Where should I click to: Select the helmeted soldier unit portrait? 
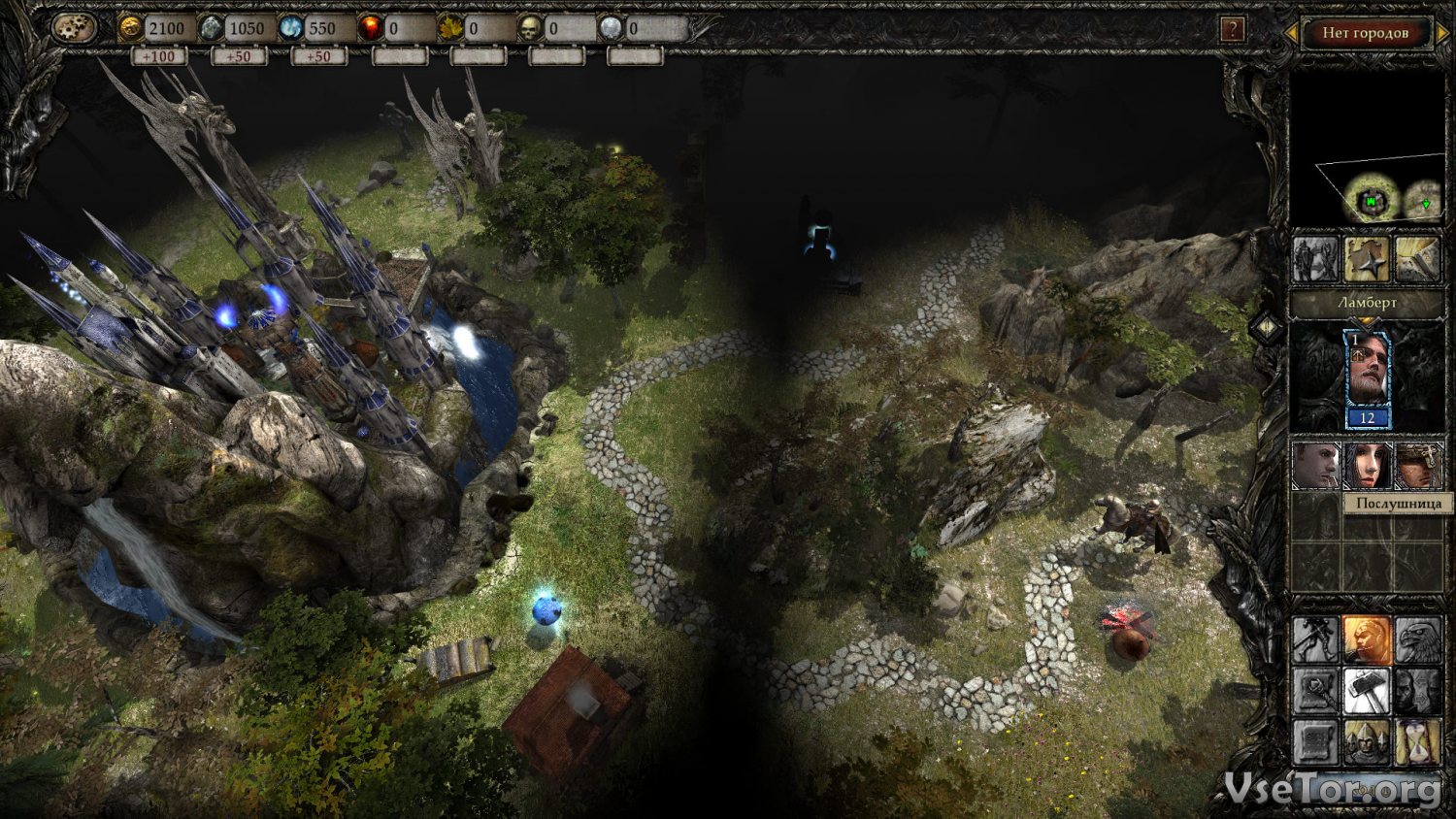[x=1418, y=467]
